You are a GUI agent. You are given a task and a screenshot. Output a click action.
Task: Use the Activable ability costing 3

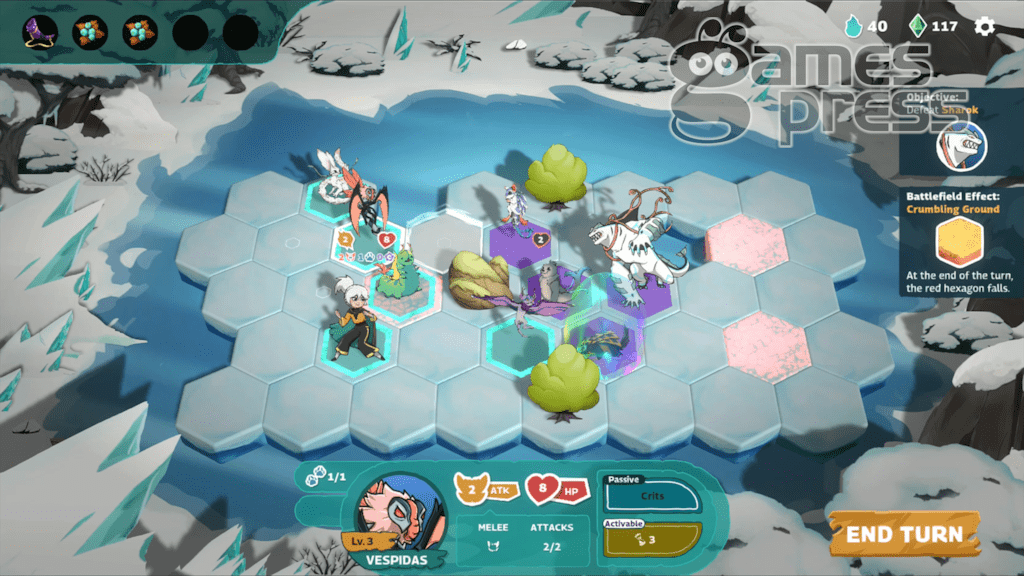pyautogui.click(x=652, y=540)
